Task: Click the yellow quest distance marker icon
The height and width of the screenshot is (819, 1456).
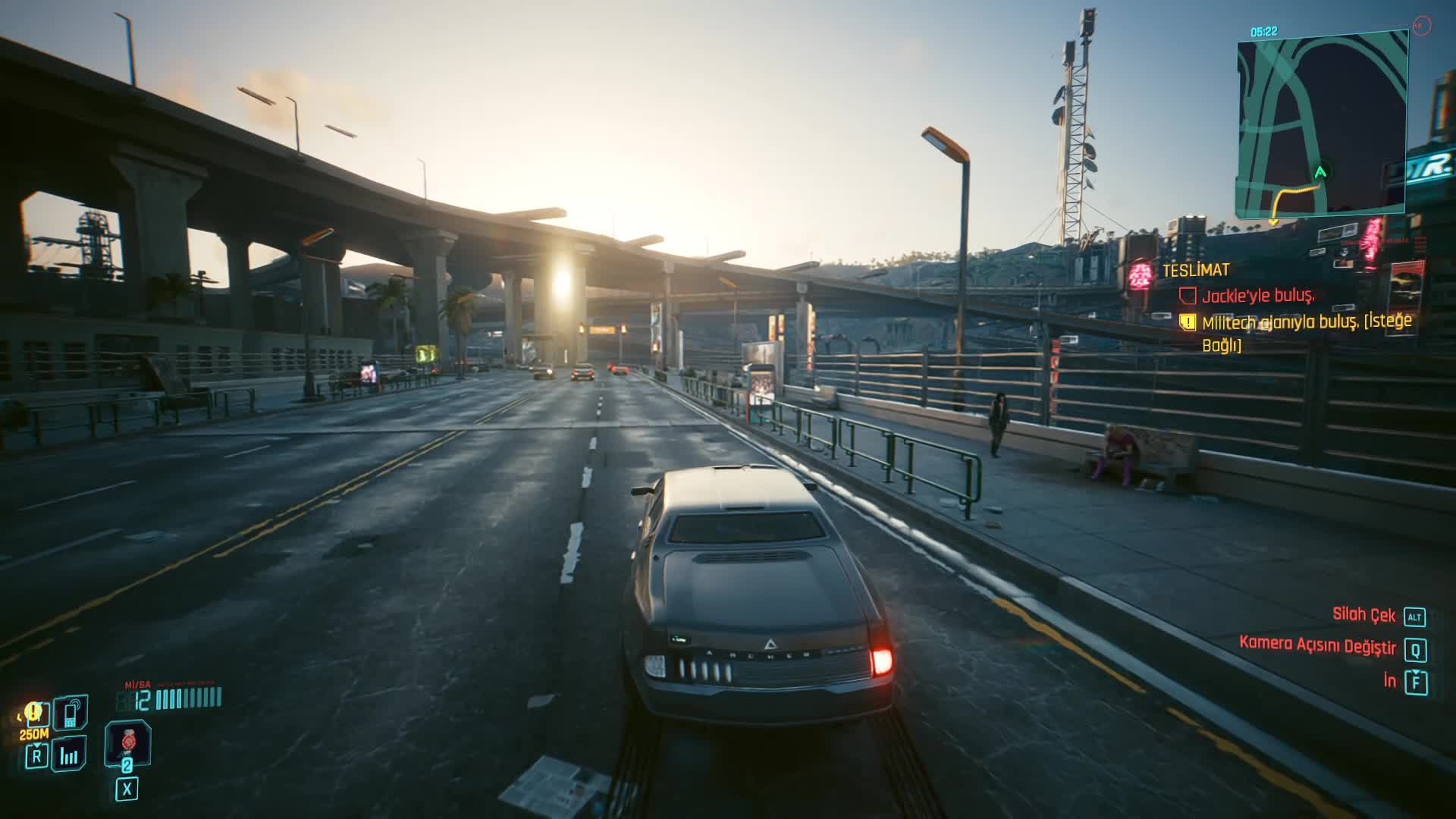Action: click(33, 713)
